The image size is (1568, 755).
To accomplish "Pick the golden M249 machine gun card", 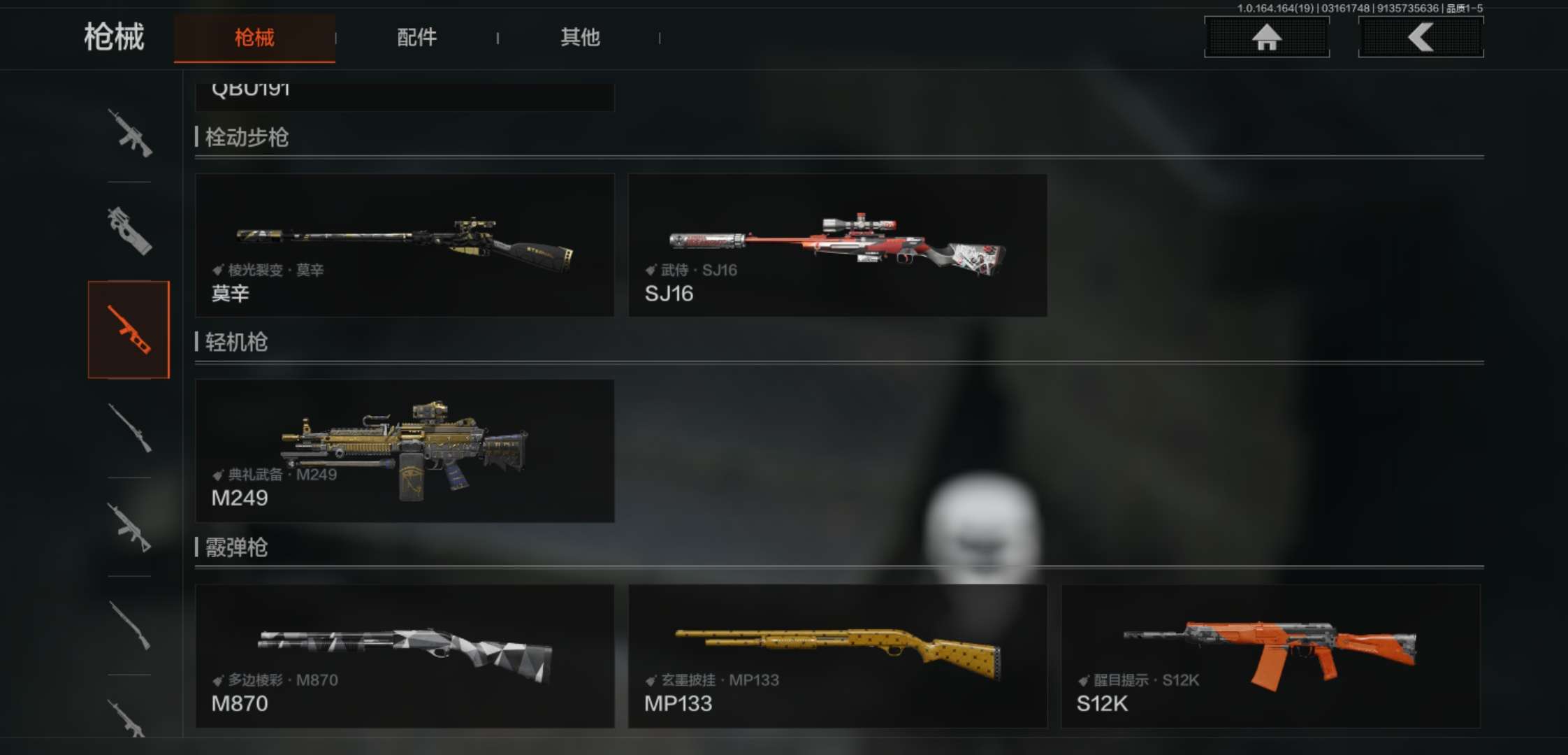I will click(405, 451).
